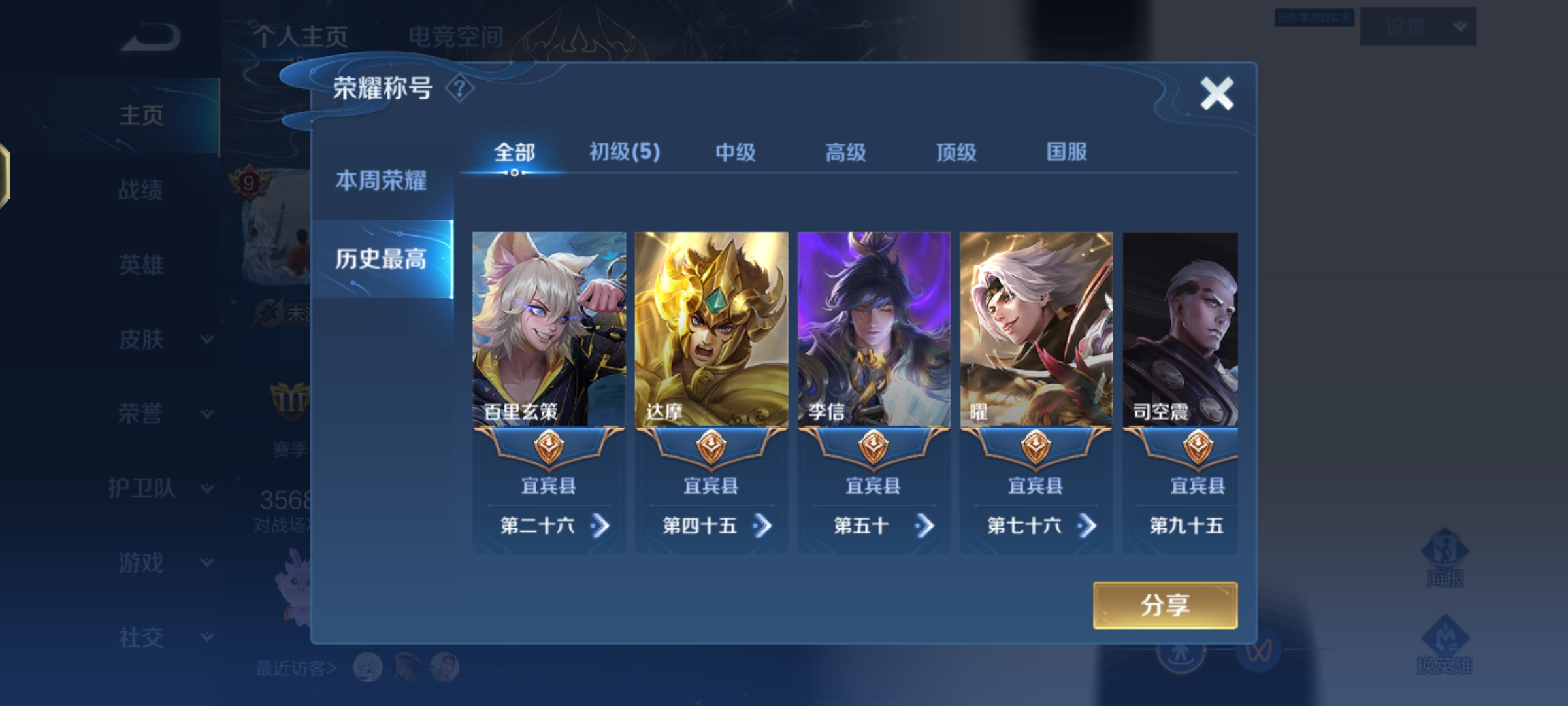Switch to the 中级 tab
Viewport: 1568px width, 706px height.
[x=735, y=153]
